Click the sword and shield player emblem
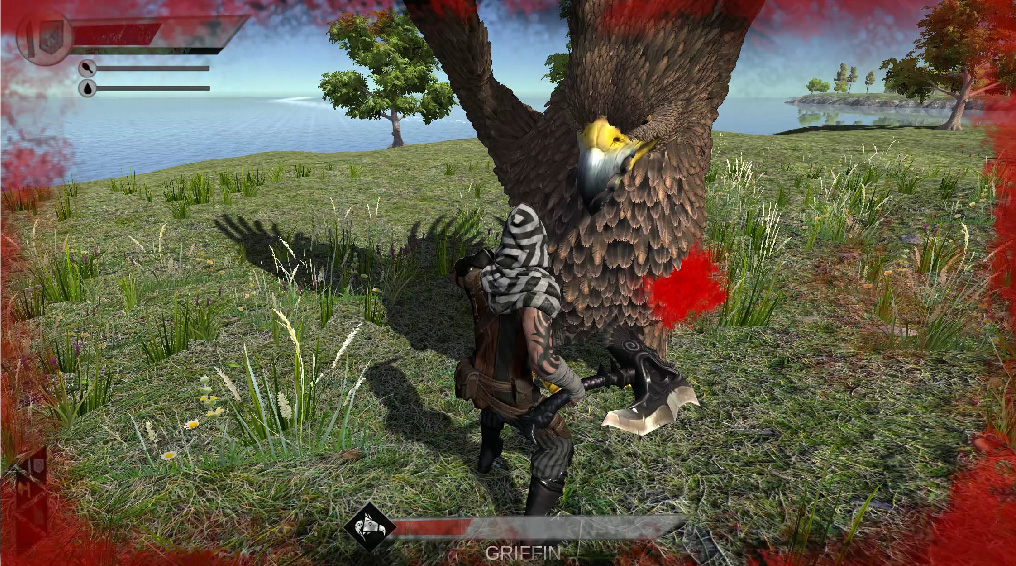Viewport: 1016px width, 566px height. (44, 40)
